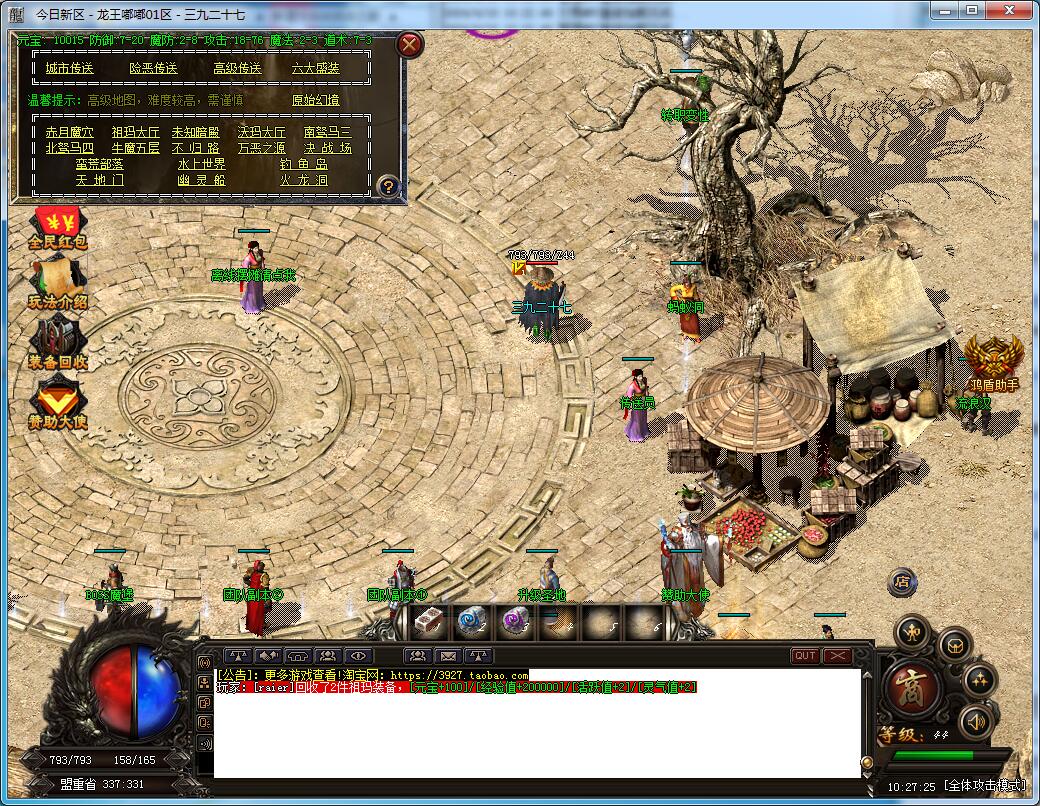Open the 鸿盾助手 assistant icon
This screenshot has height=806, width=1040.
click(994, 362)
